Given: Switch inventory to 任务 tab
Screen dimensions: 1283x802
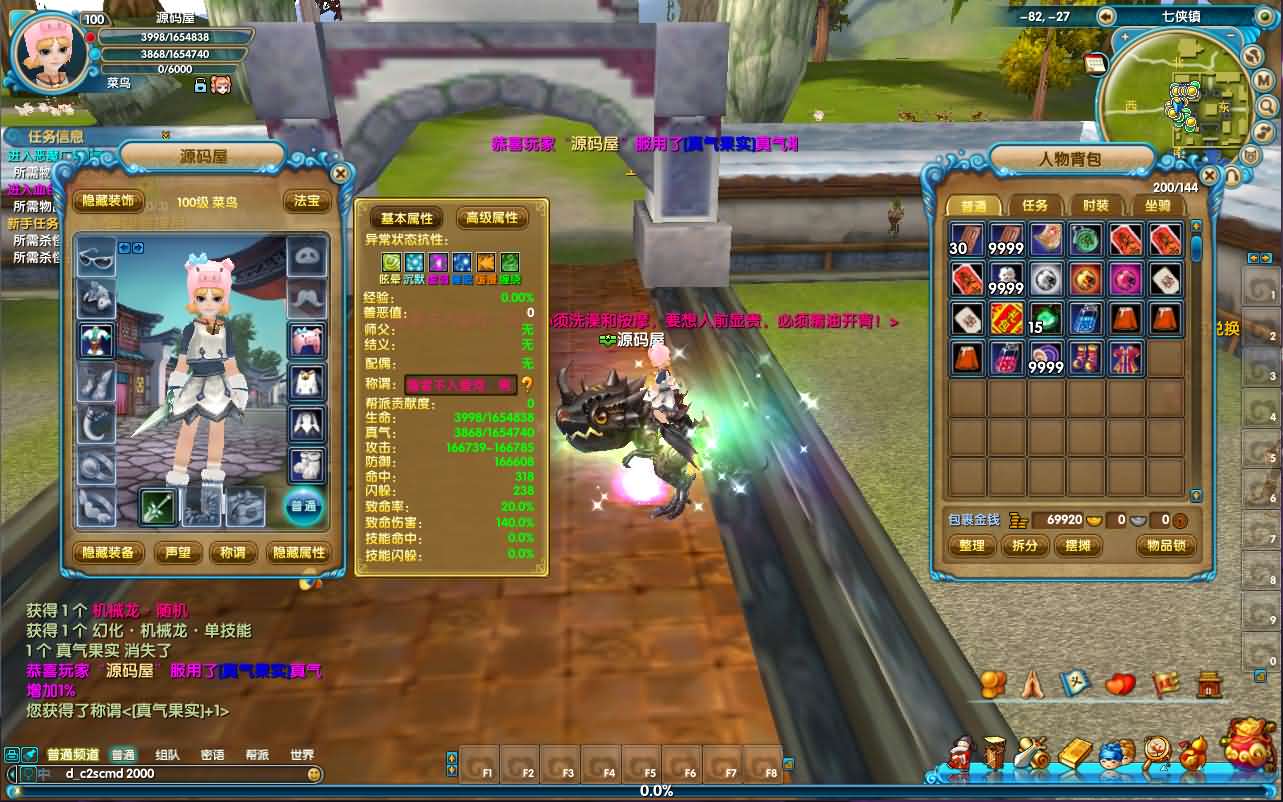Looking at the screenshot, I should click(1035, 205).
